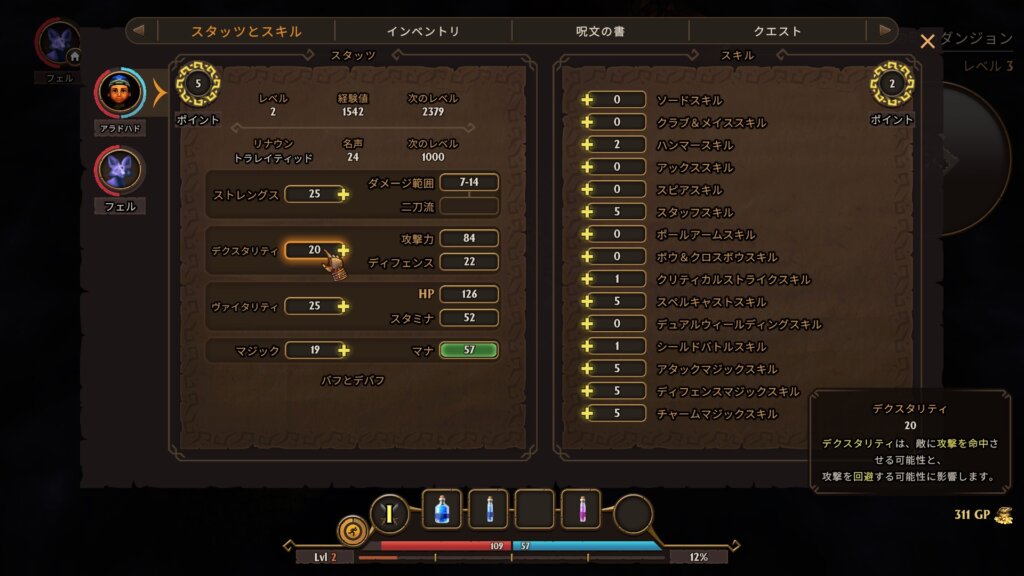This screenshot has height=576, width=1024.
Task: Close the character menu with the X
Action: click(x=927, y=41)
